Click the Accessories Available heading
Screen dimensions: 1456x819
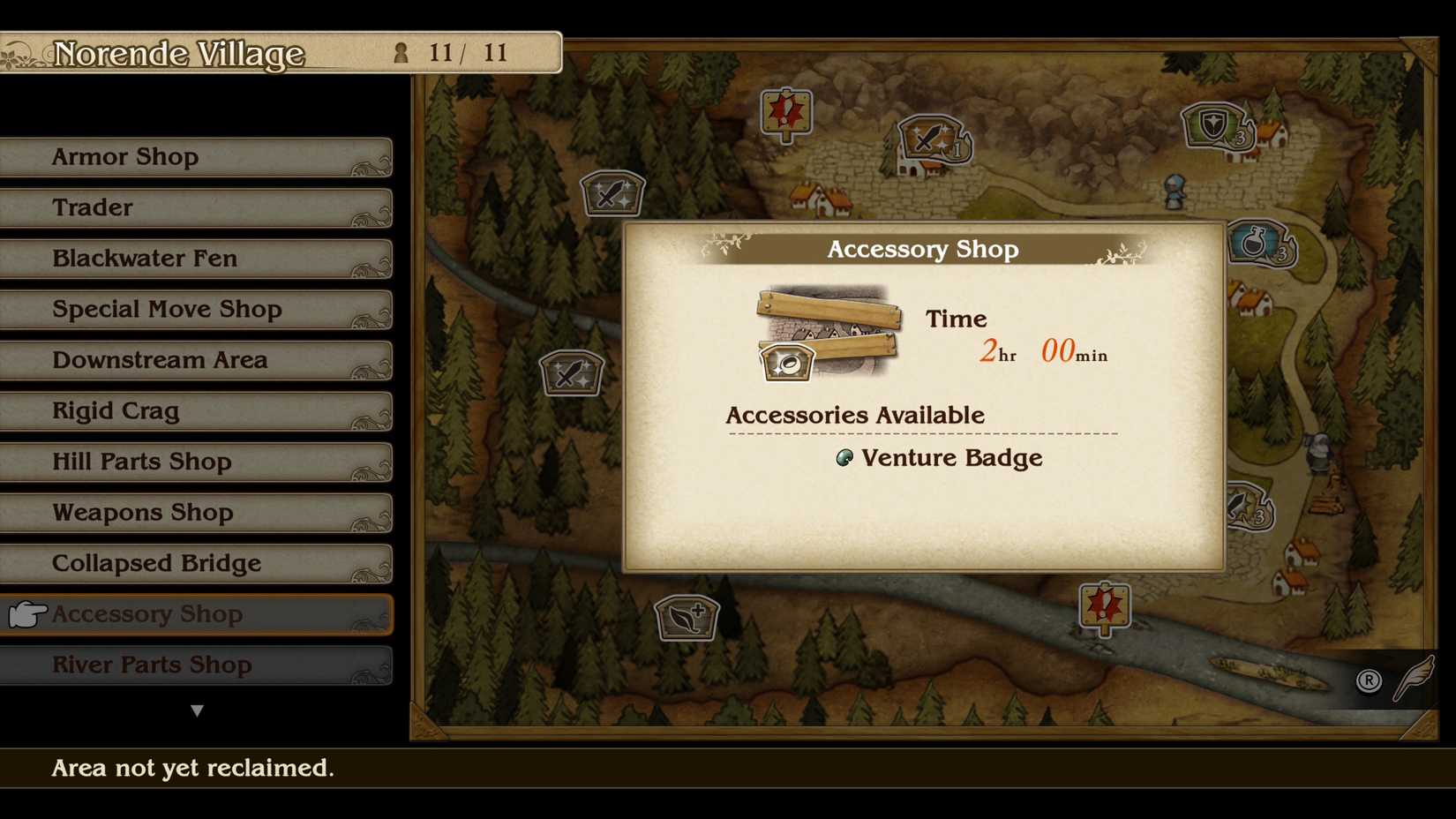[x=855, y=415]
